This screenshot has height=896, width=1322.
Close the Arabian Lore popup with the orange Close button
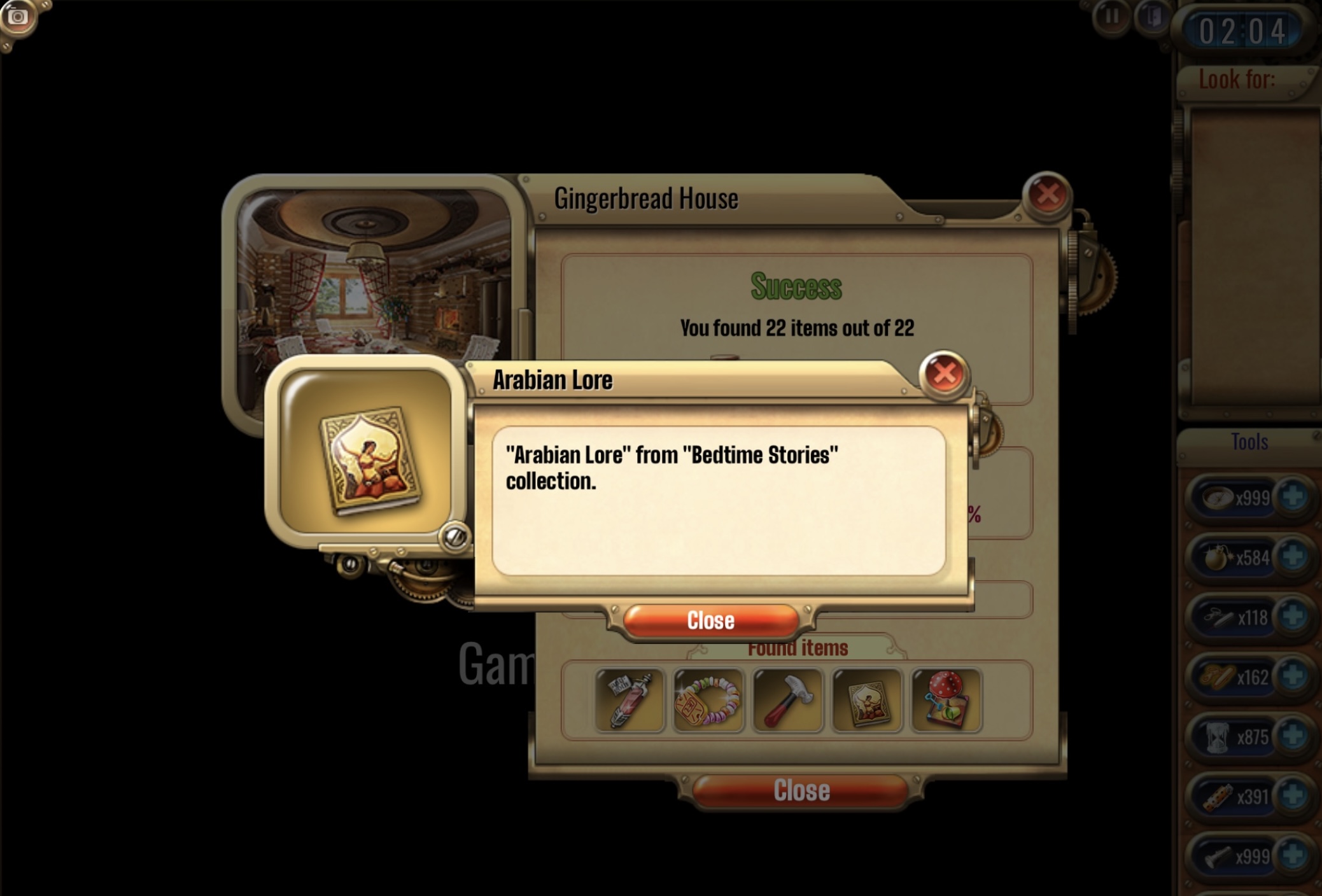[x=710, y=620]
